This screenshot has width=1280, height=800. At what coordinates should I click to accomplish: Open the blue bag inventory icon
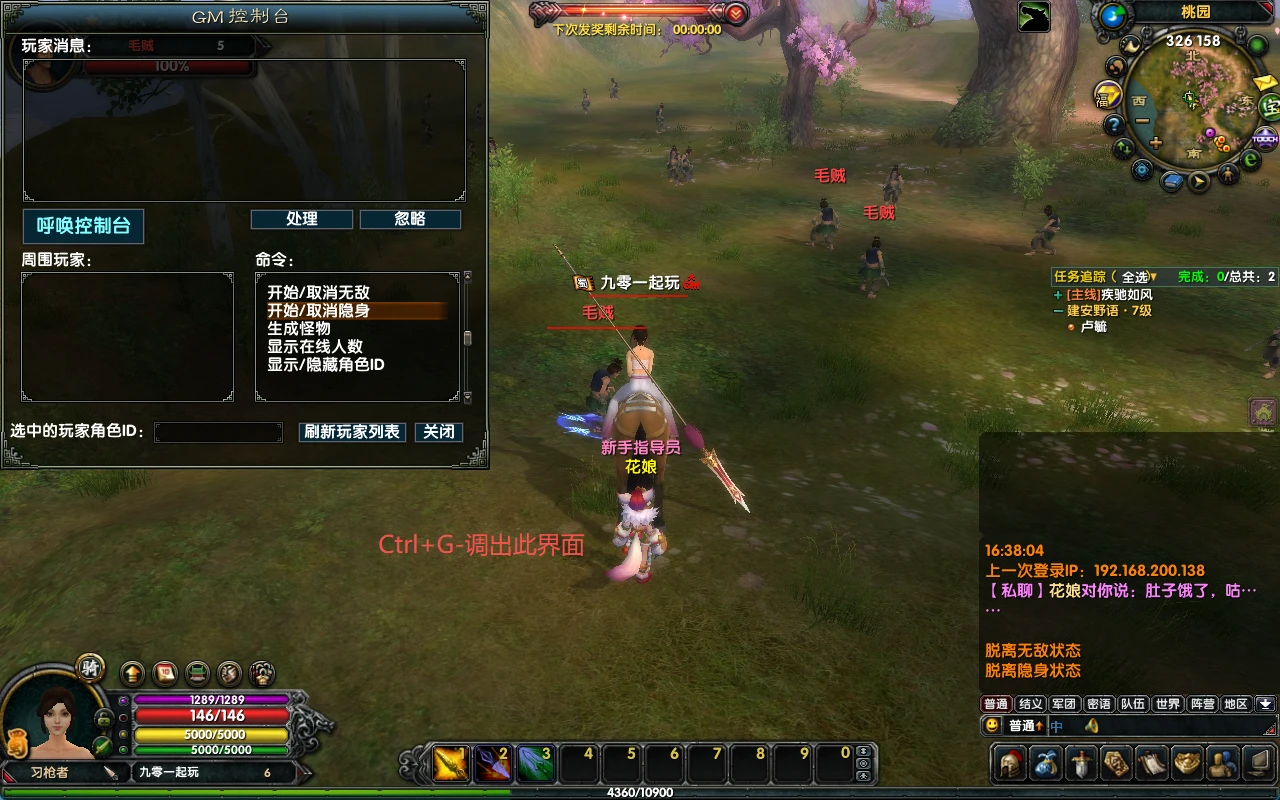tap(1046, 764)
